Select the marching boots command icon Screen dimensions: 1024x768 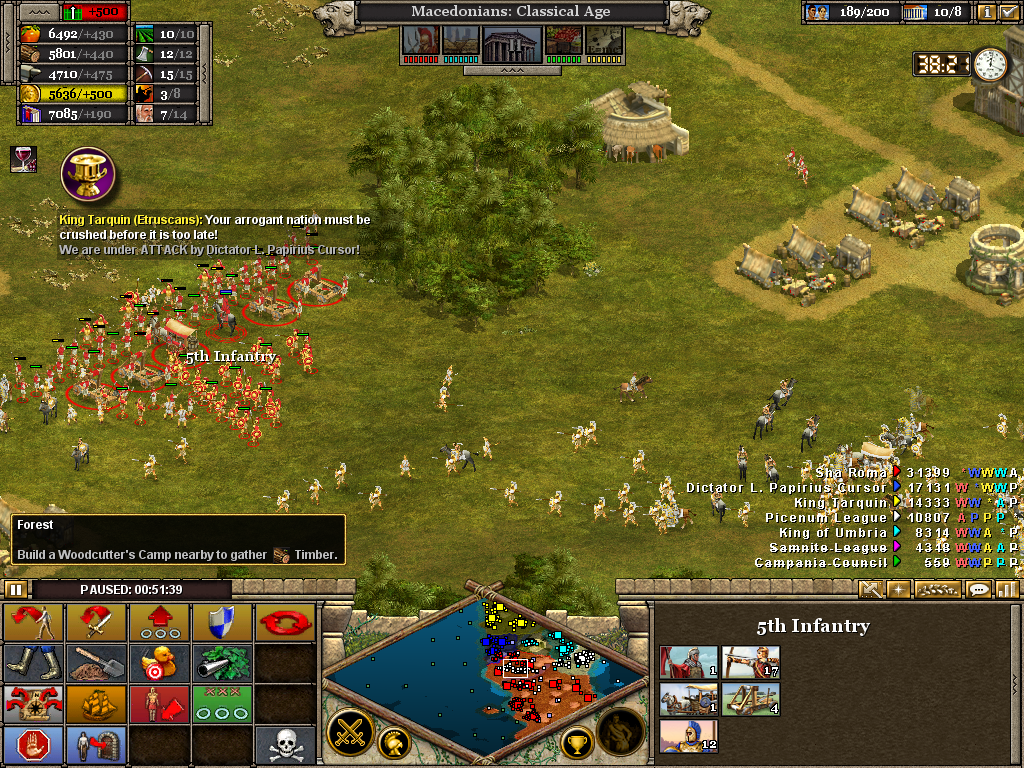point(34,663)
